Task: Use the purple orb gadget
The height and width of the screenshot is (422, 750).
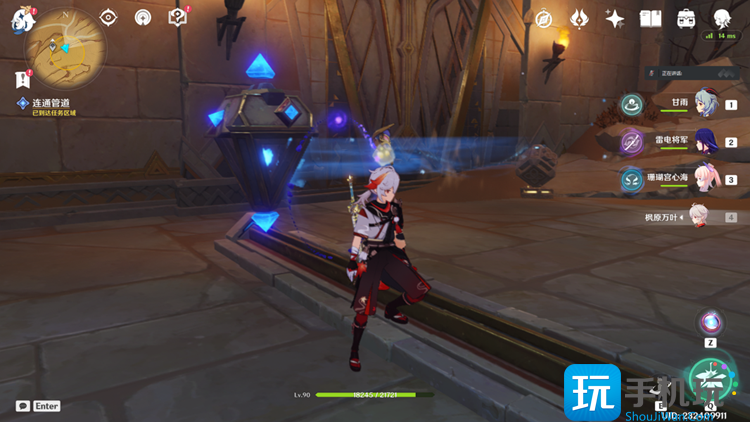Action: pyautogui.click(x=711, y=322)
